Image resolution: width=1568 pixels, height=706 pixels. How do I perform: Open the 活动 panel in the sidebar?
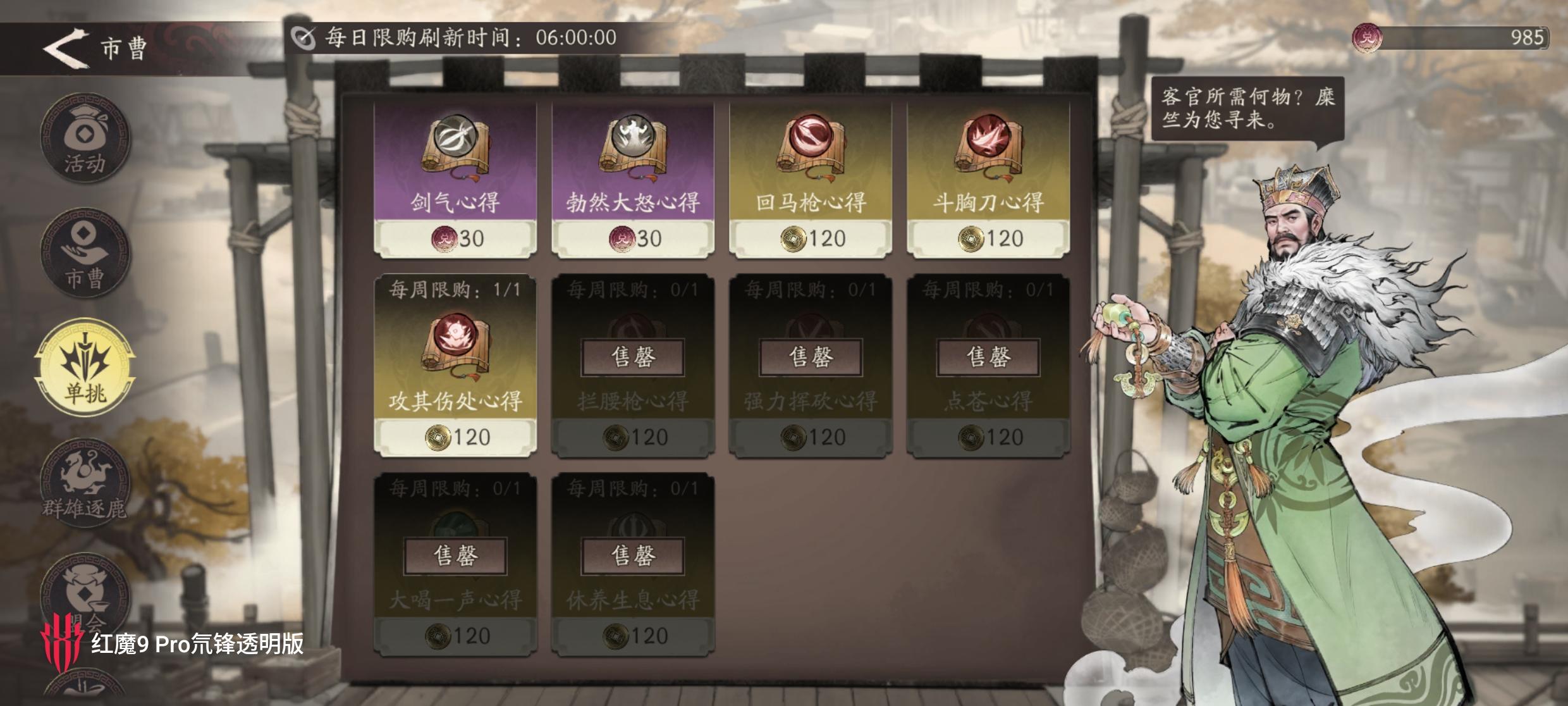point(85,139)
